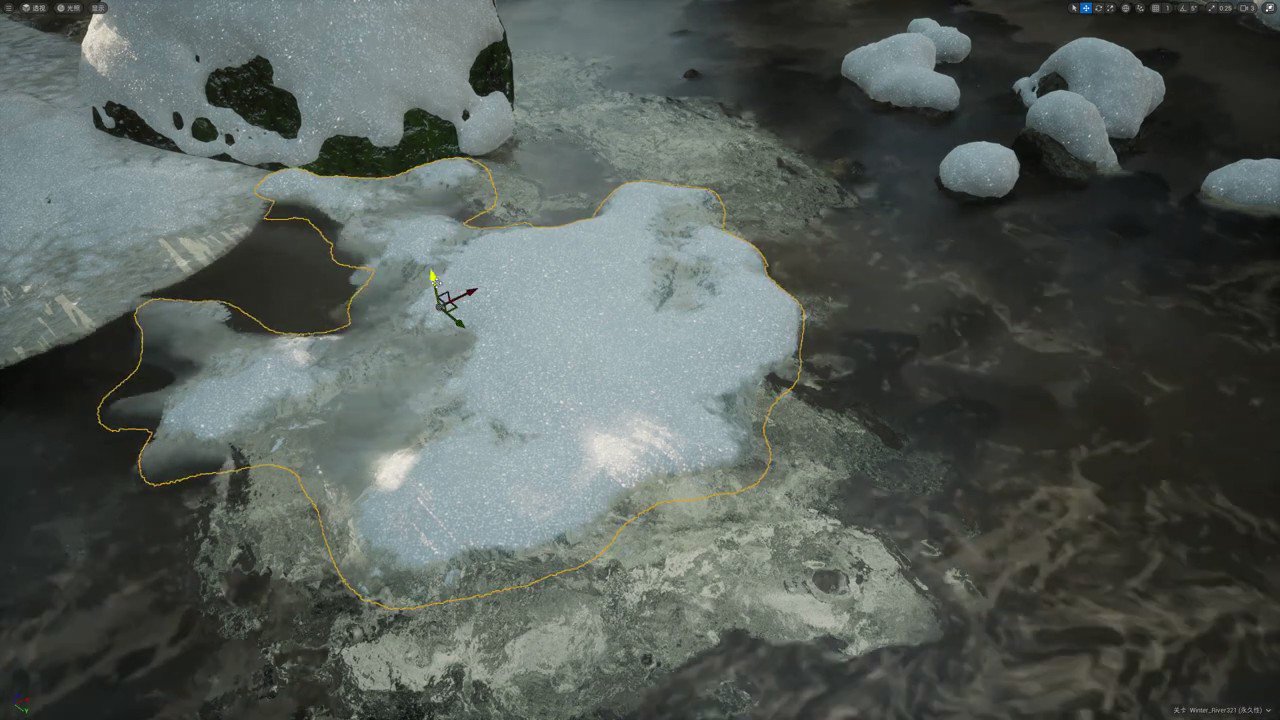Click the grid snap value 1
Image resolution: width=1280 pixels, height=720 pixels.
point(1166,8)
